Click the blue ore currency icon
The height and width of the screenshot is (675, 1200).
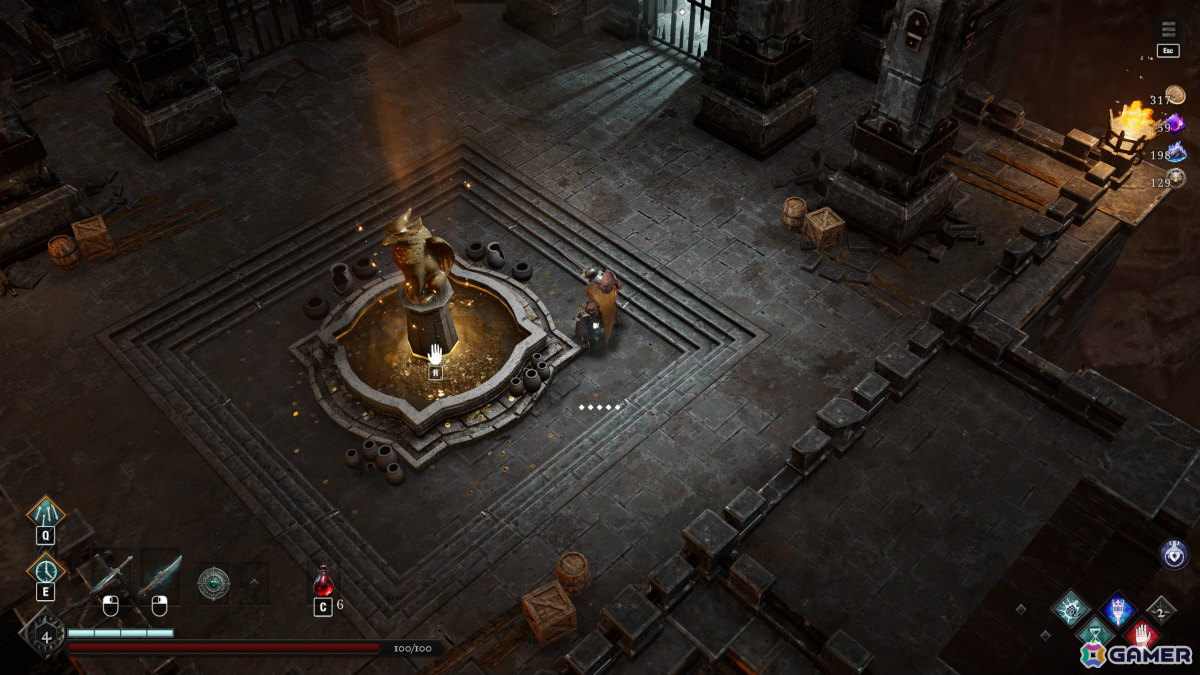1177,151
